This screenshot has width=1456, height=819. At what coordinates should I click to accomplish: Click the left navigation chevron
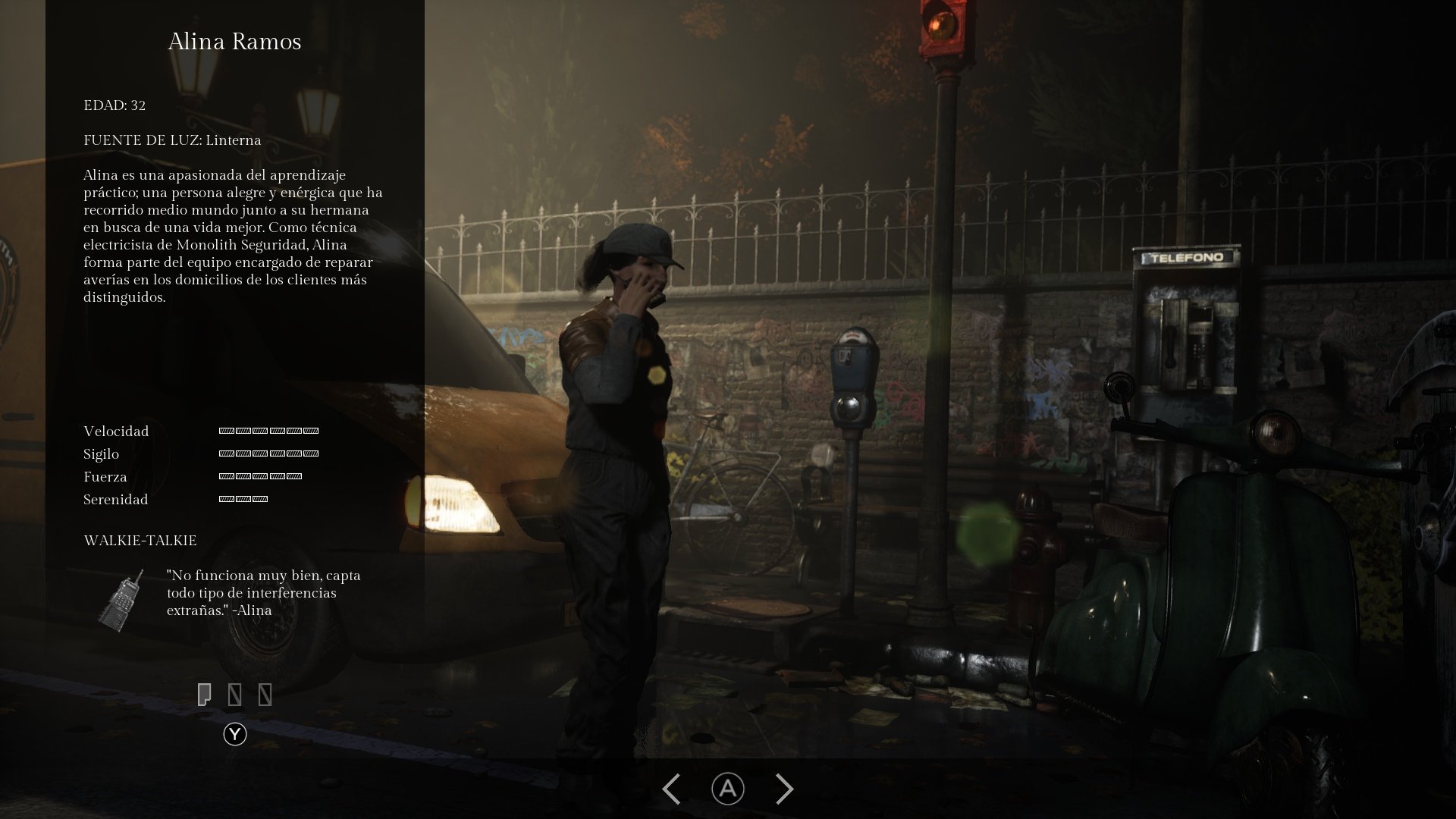click(670, 789)
